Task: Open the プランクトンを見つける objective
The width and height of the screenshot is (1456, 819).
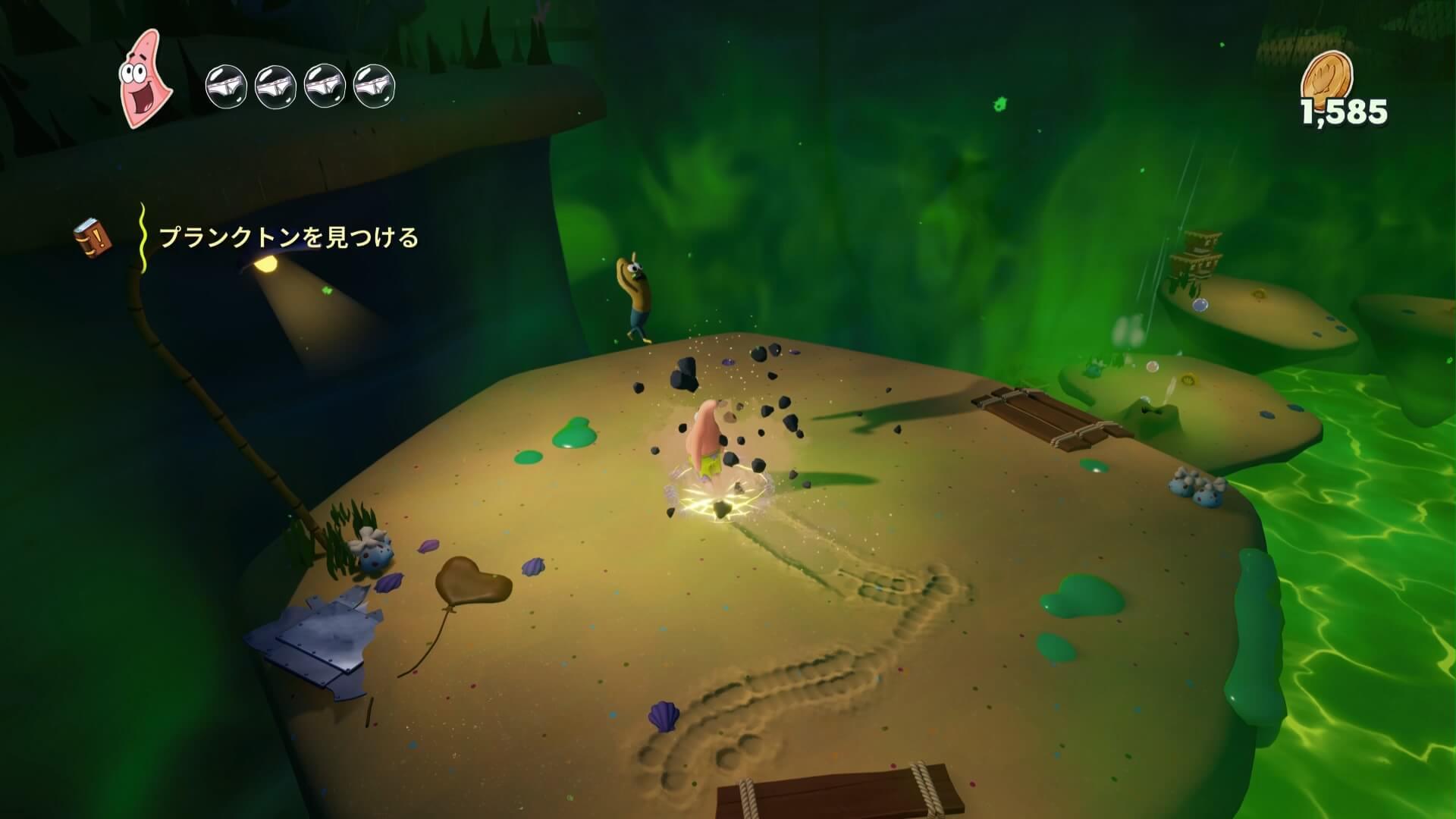Action: pos(288,238)
